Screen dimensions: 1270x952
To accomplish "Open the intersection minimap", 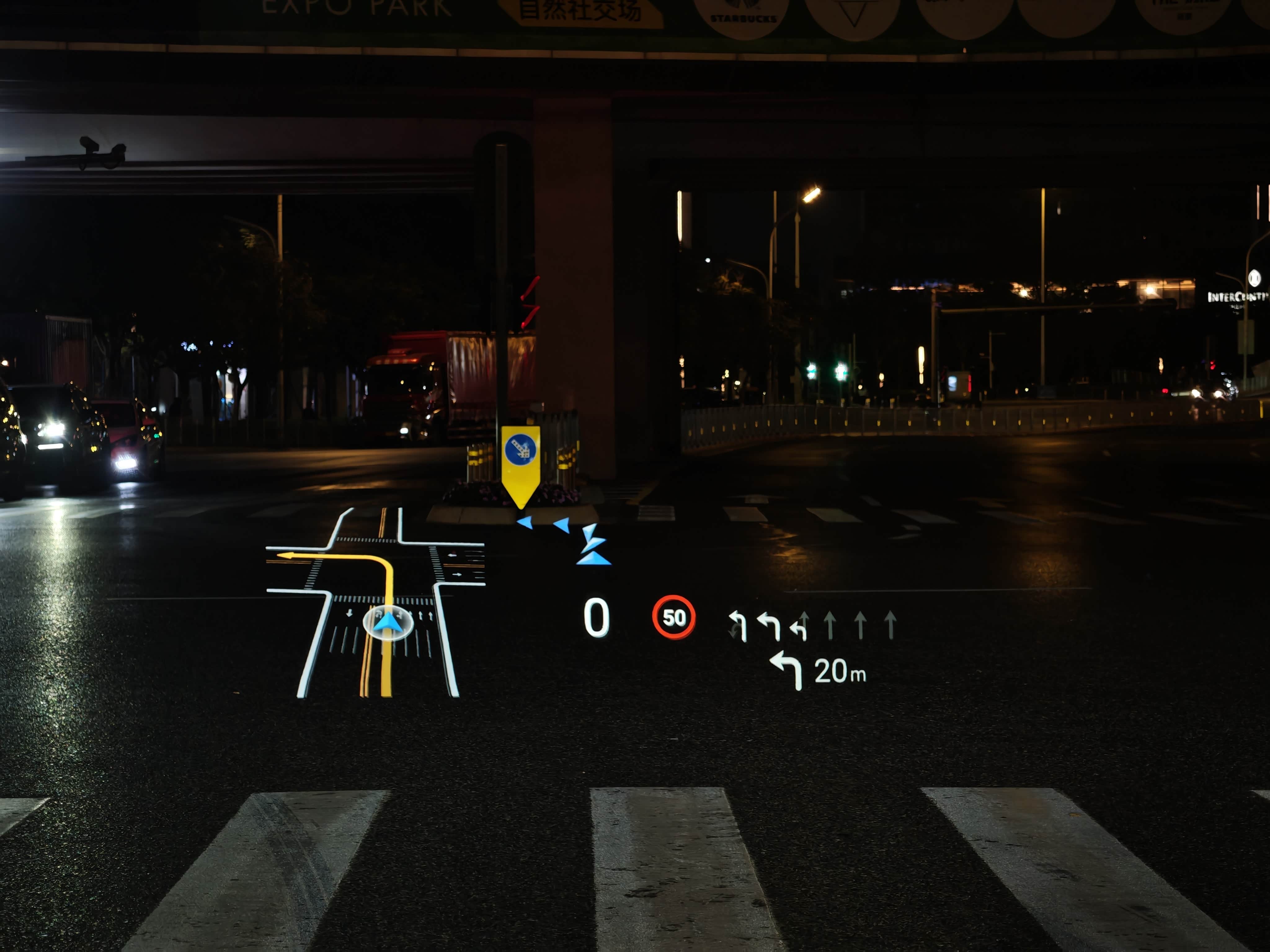I will [376, 602].
